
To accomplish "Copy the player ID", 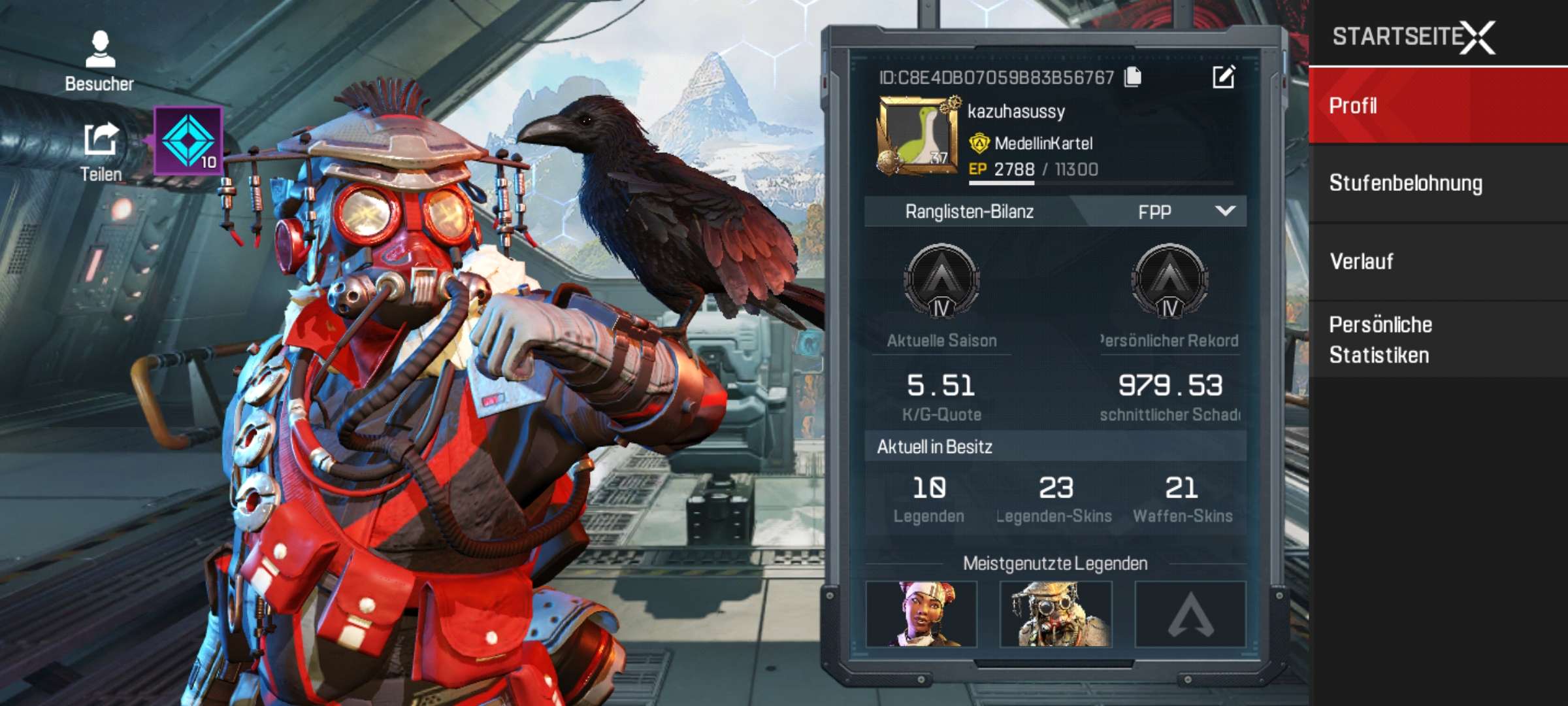I will tap(1133, 77).
